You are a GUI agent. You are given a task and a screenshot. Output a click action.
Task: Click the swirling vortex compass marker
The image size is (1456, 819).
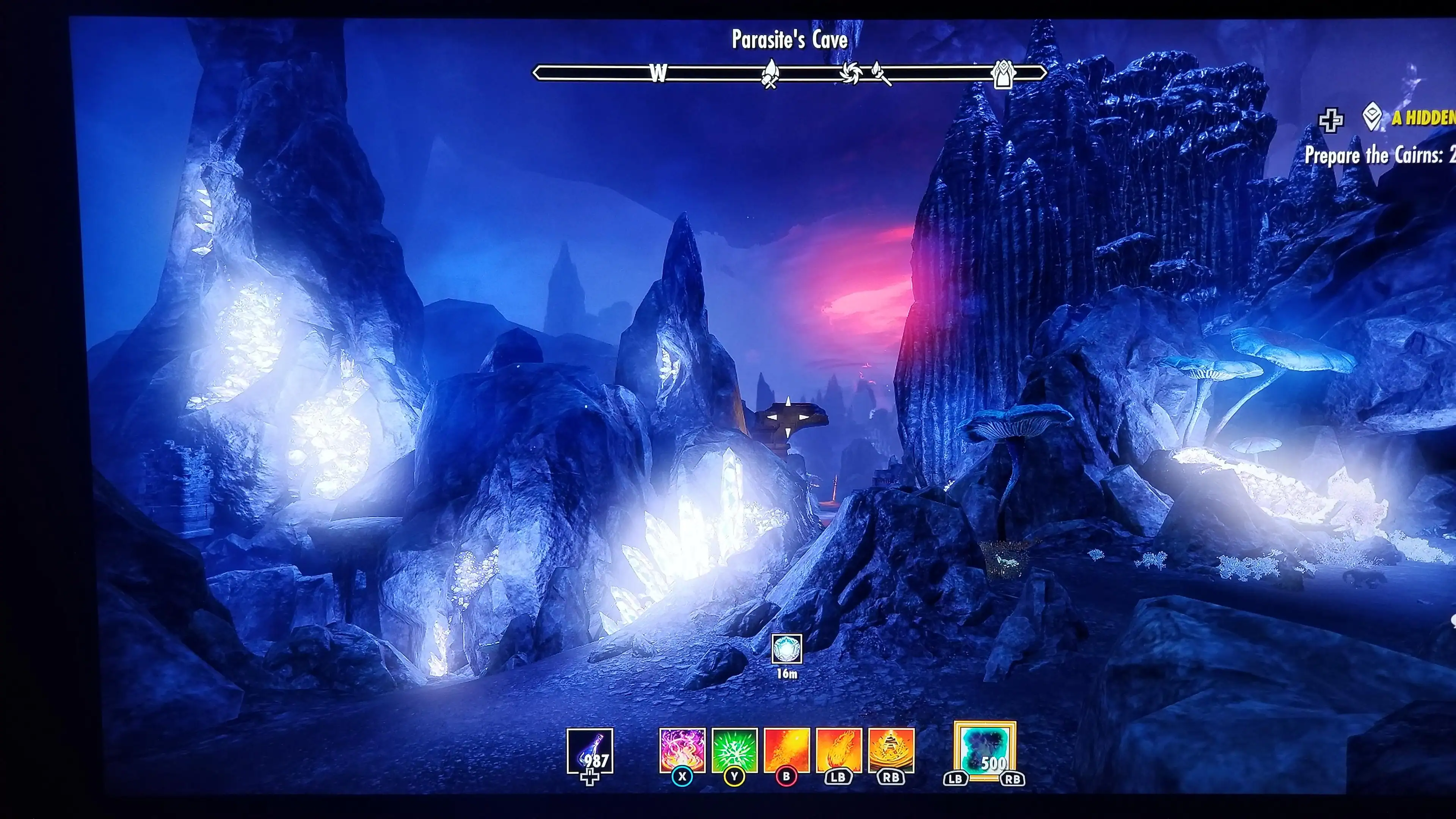pos(849,73)
